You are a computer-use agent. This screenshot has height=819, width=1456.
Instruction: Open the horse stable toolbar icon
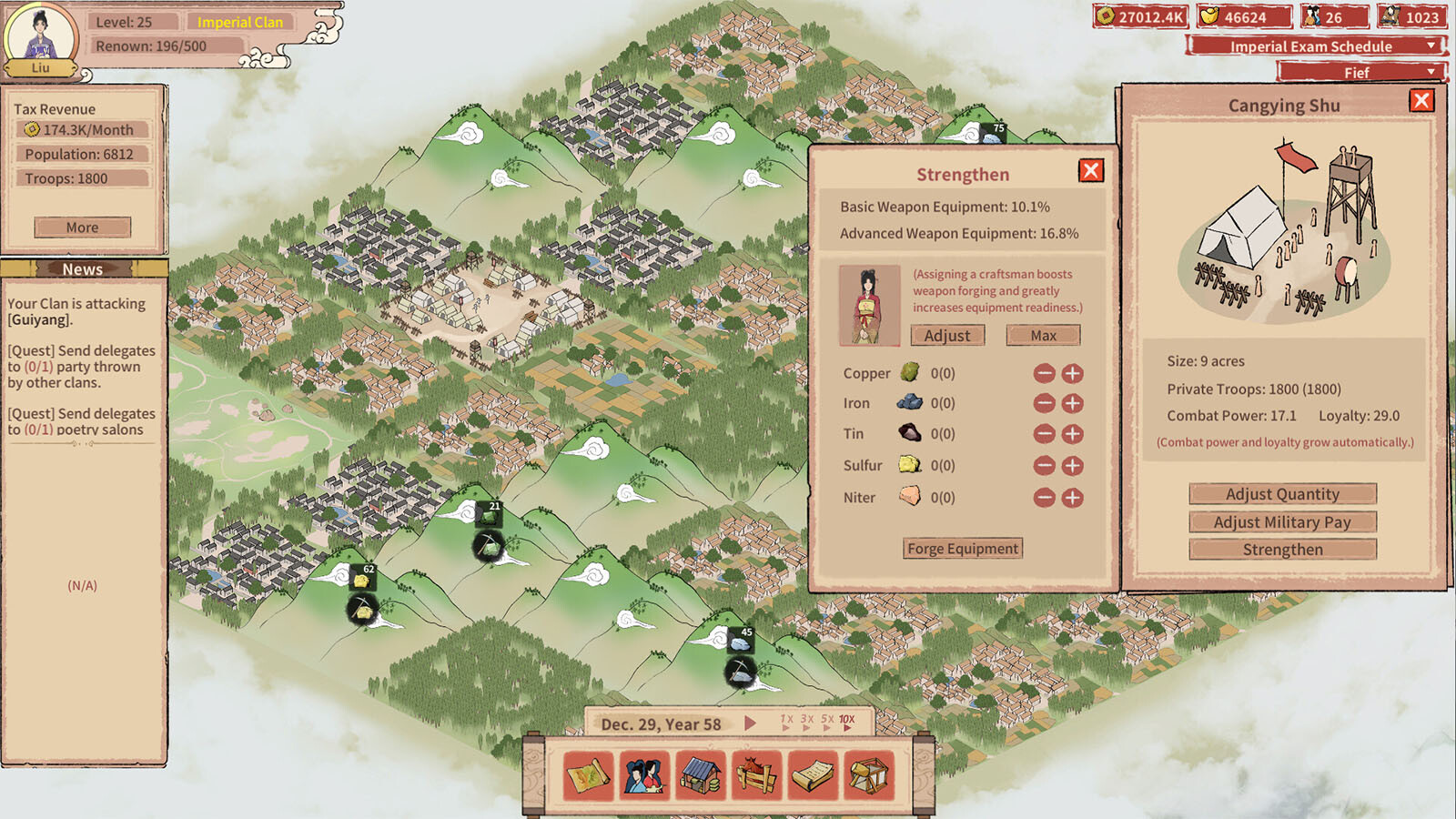757,776
